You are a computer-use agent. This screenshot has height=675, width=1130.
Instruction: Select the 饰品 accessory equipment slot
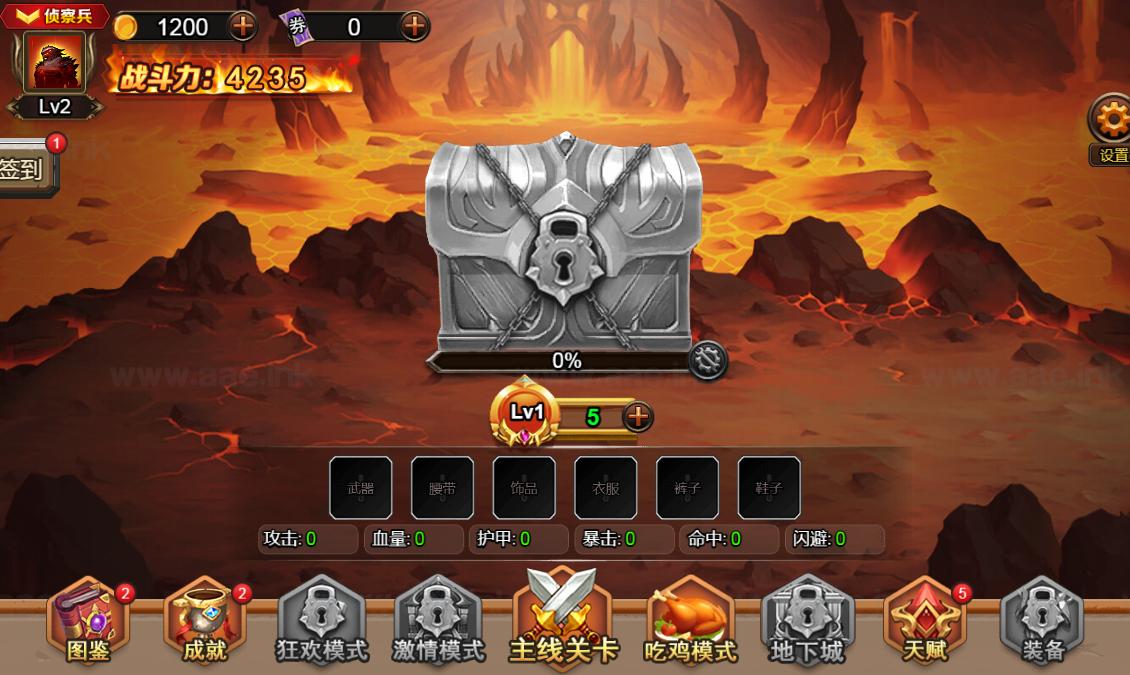(x=524, y=488)
